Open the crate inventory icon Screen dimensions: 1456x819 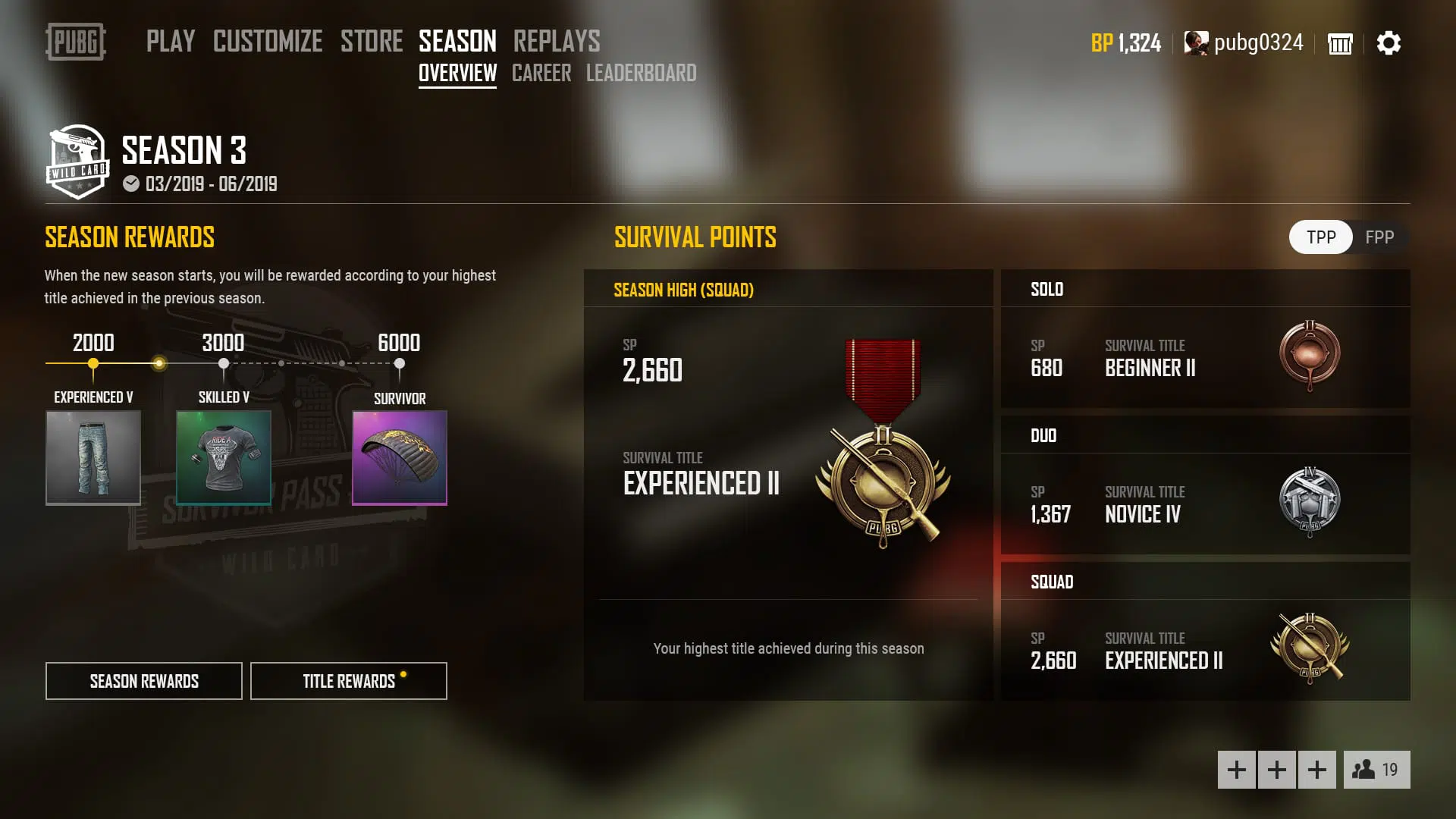[1339, 43]
